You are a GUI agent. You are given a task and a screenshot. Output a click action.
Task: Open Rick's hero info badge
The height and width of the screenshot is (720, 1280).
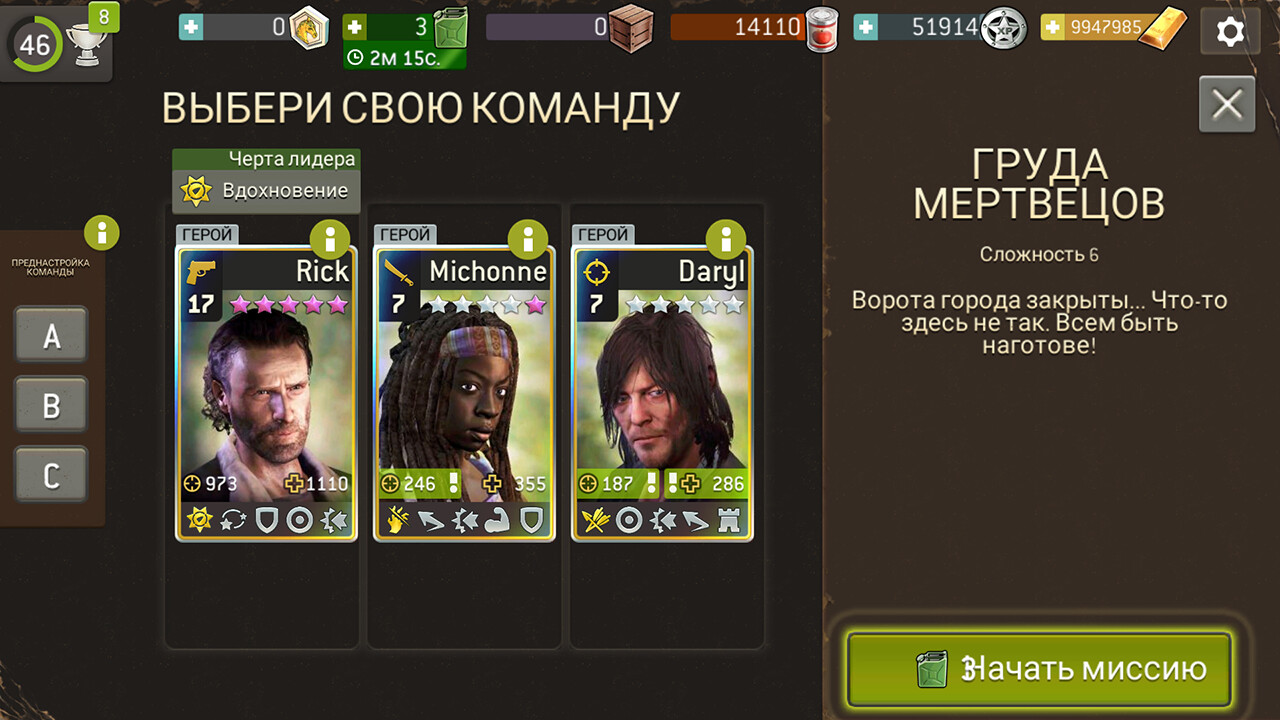(329, 240)
